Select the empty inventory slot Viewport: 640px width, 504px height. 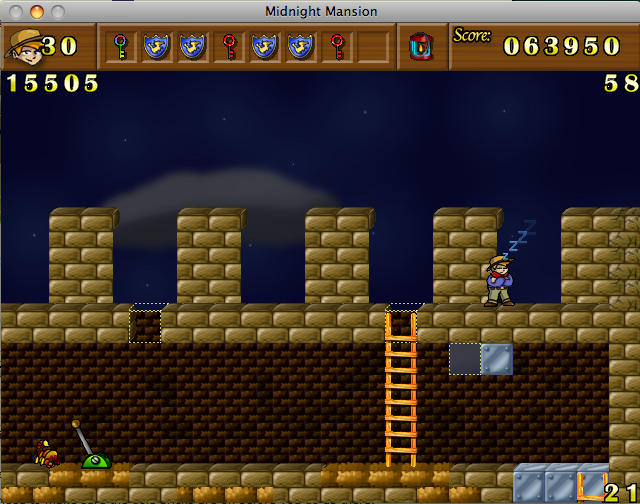click(372, 46)
